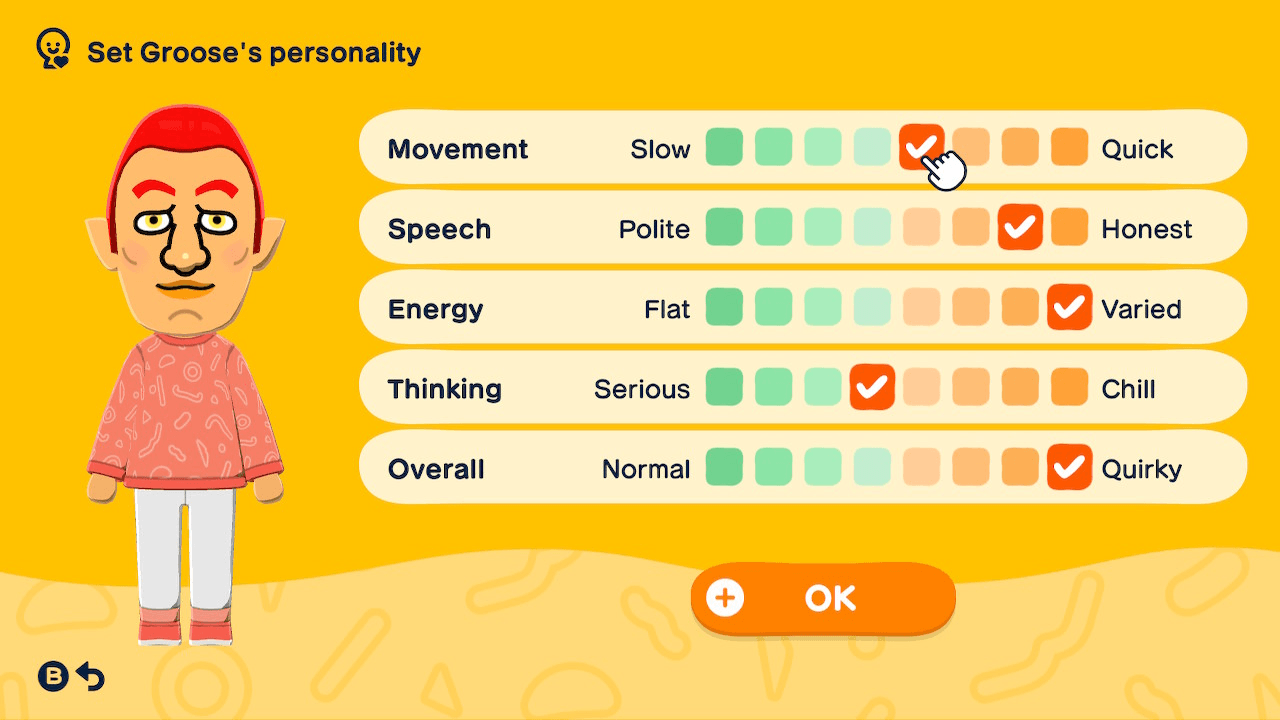Screen dimensions: 1280x720
Task: Click the Honest label on the Speech row
Action: 1147,229
